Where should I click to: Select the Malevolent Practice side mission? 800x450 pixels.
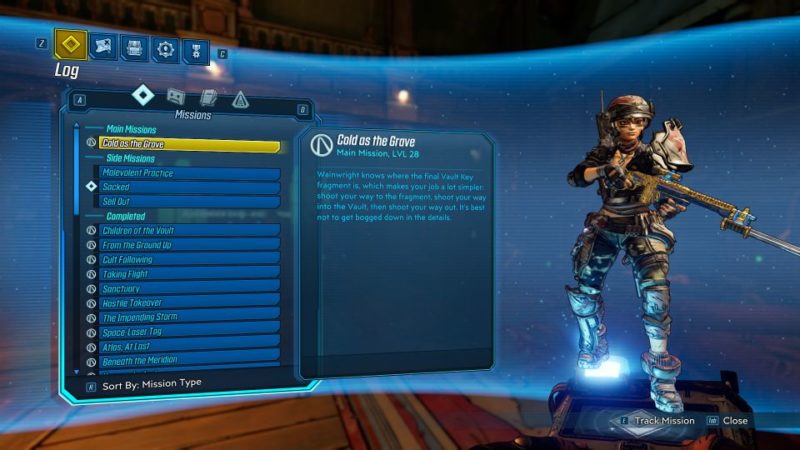[190, 173]
